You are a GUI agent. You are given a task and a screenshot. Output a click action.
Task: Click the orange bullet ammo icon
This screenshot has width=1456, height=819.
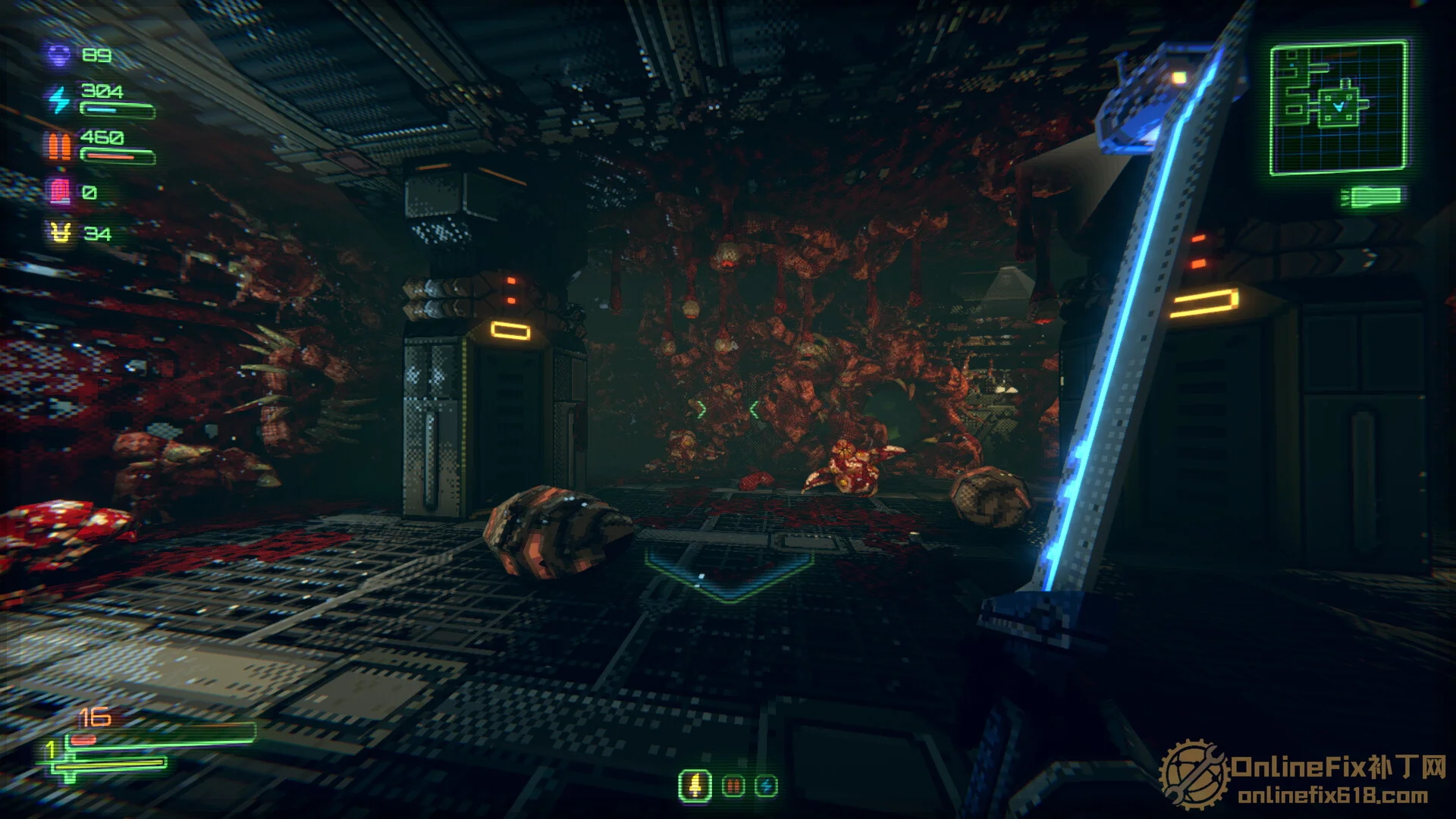pyautogui.click(x=59, y=146)
